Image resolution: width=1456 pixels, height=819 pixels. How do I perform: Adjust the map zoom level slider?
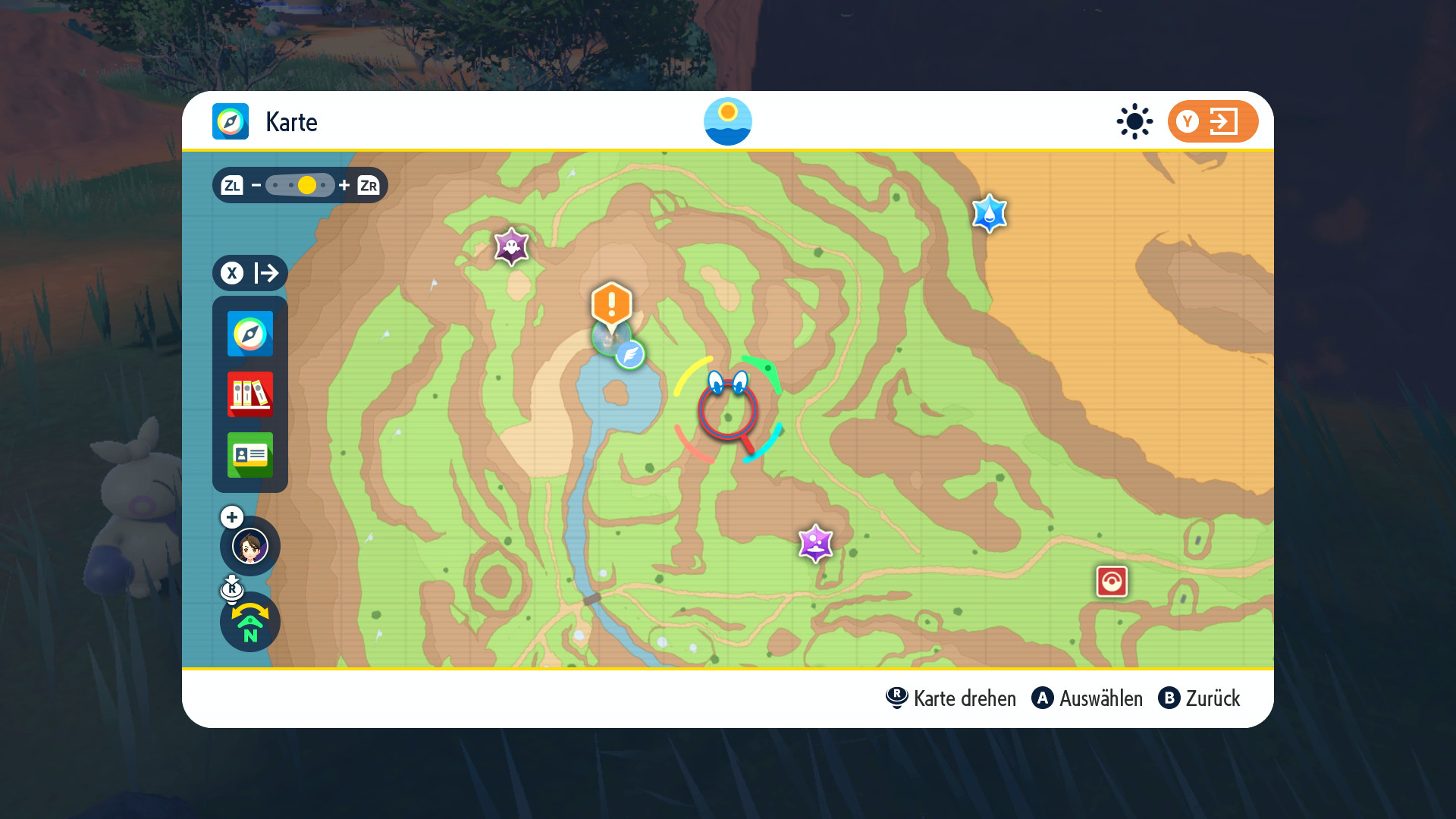point(300,185)
